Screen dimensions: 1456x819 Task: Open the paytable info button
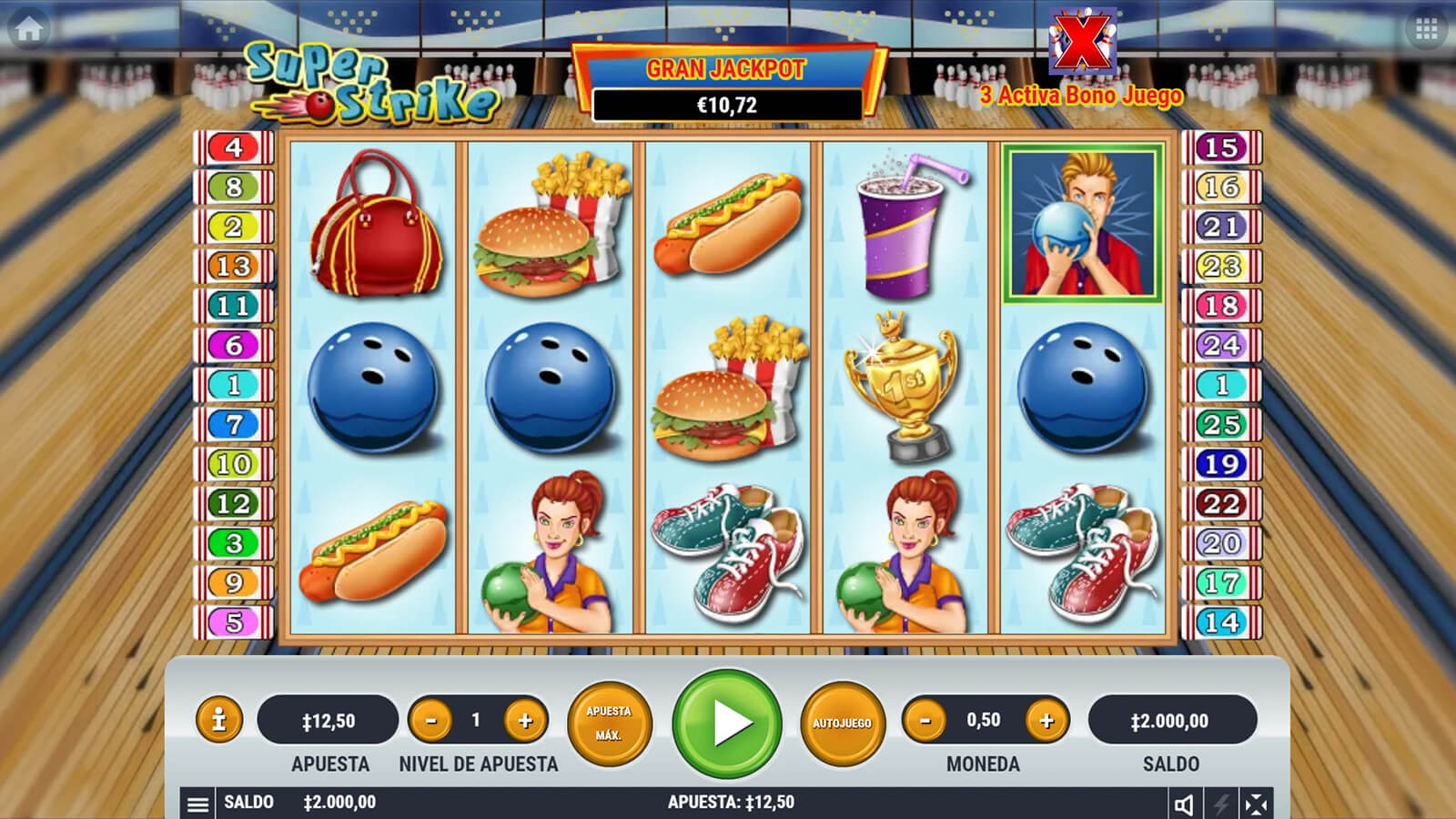[x=218, y=721]
